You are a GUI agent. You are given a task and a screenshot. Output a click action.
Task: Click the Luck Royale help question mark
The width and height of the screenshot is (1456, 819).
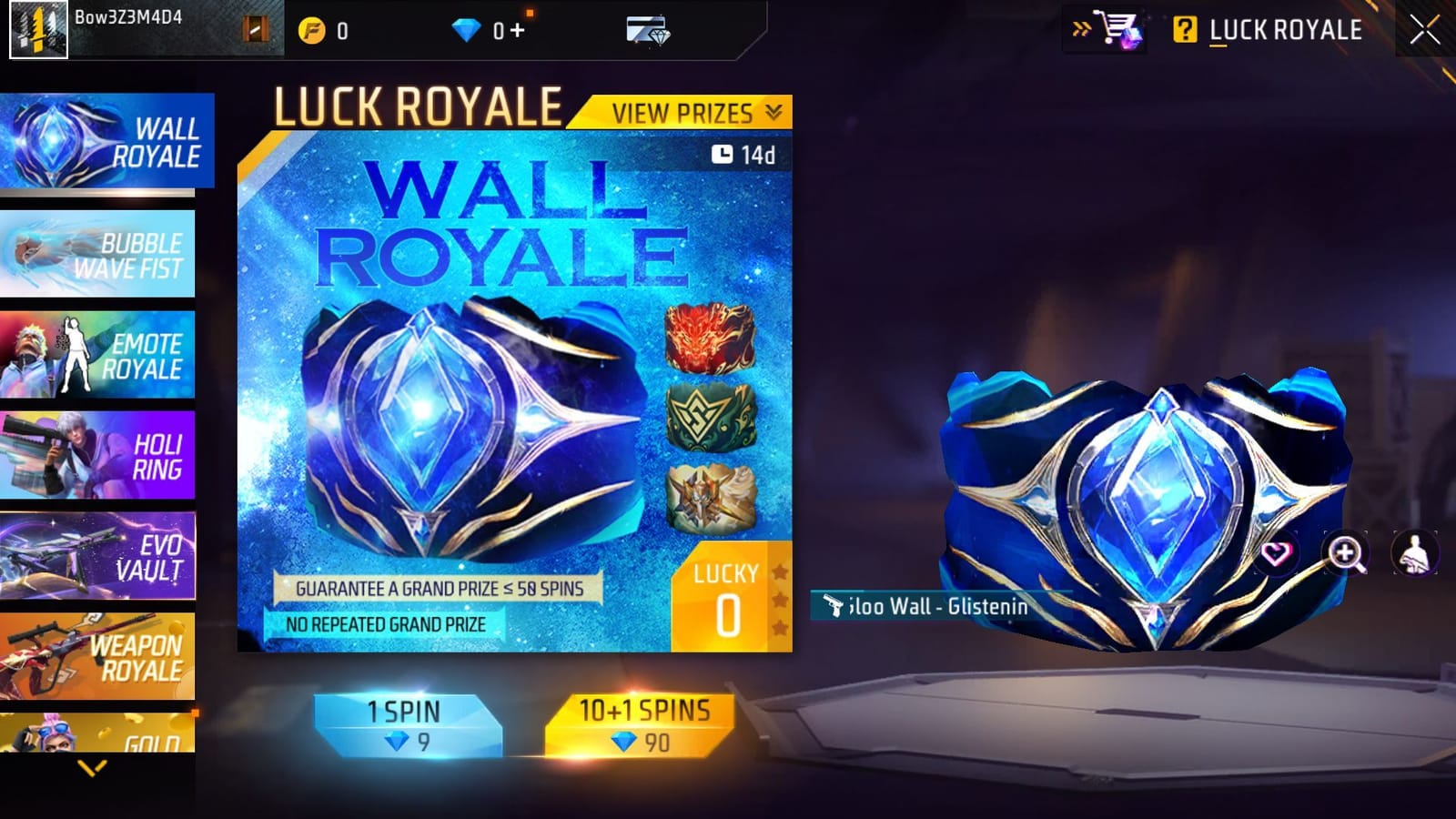pyautogui.click(x=1184, y=30)
